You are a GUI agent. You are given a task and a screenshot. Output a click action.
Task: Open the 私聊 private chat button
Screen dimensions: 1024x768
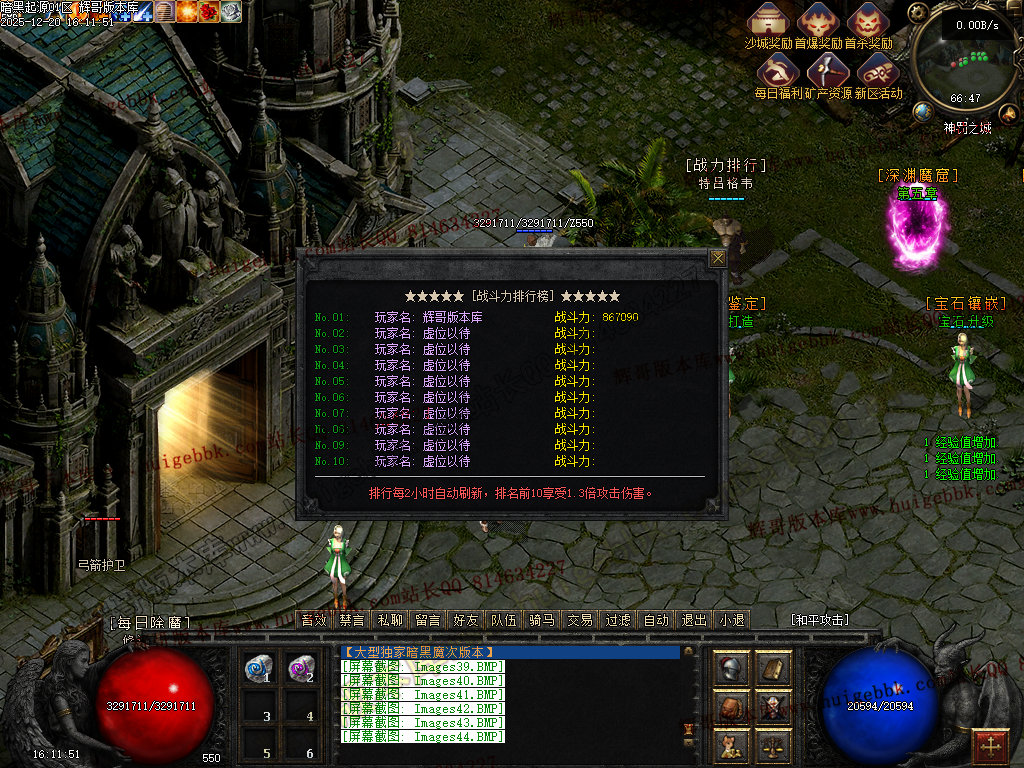[x=390, y=620]
